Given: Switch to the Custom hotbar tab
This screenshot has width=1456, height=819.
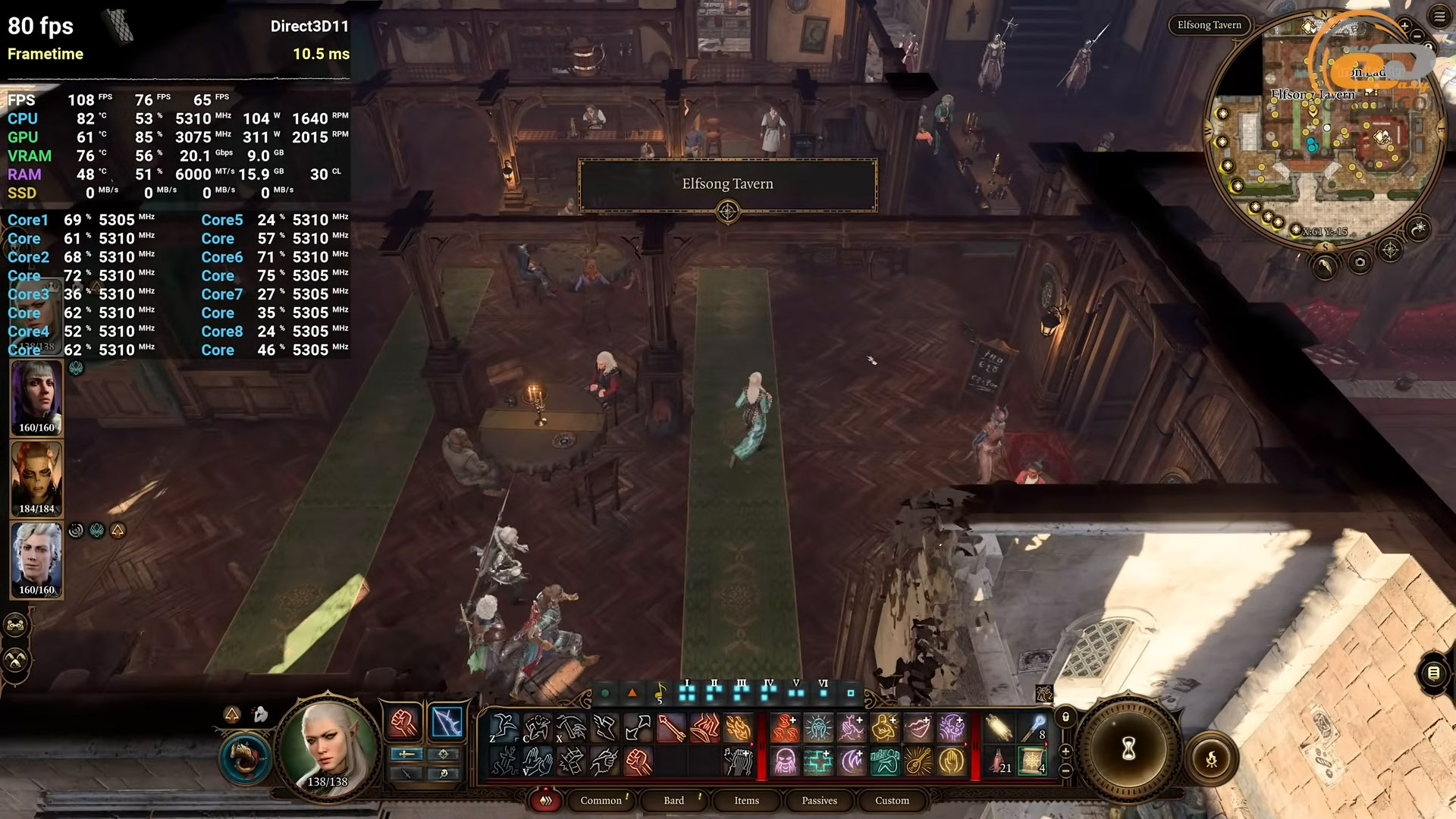Looking at the screenshot, I should 892,800.
